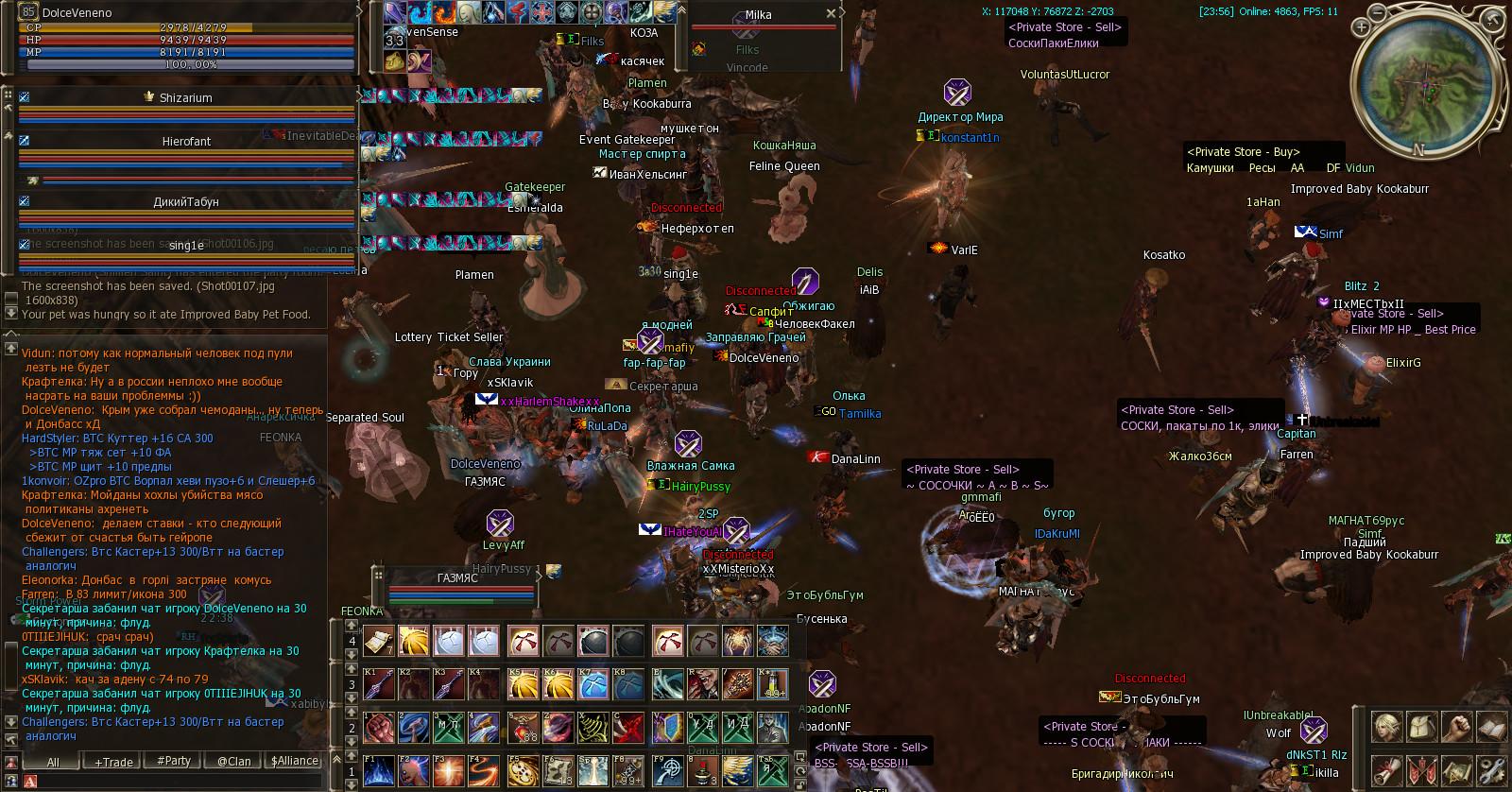Open the skills book icon
Viewport: 1512px width, 792px height.
click(x=1493, y=726)
